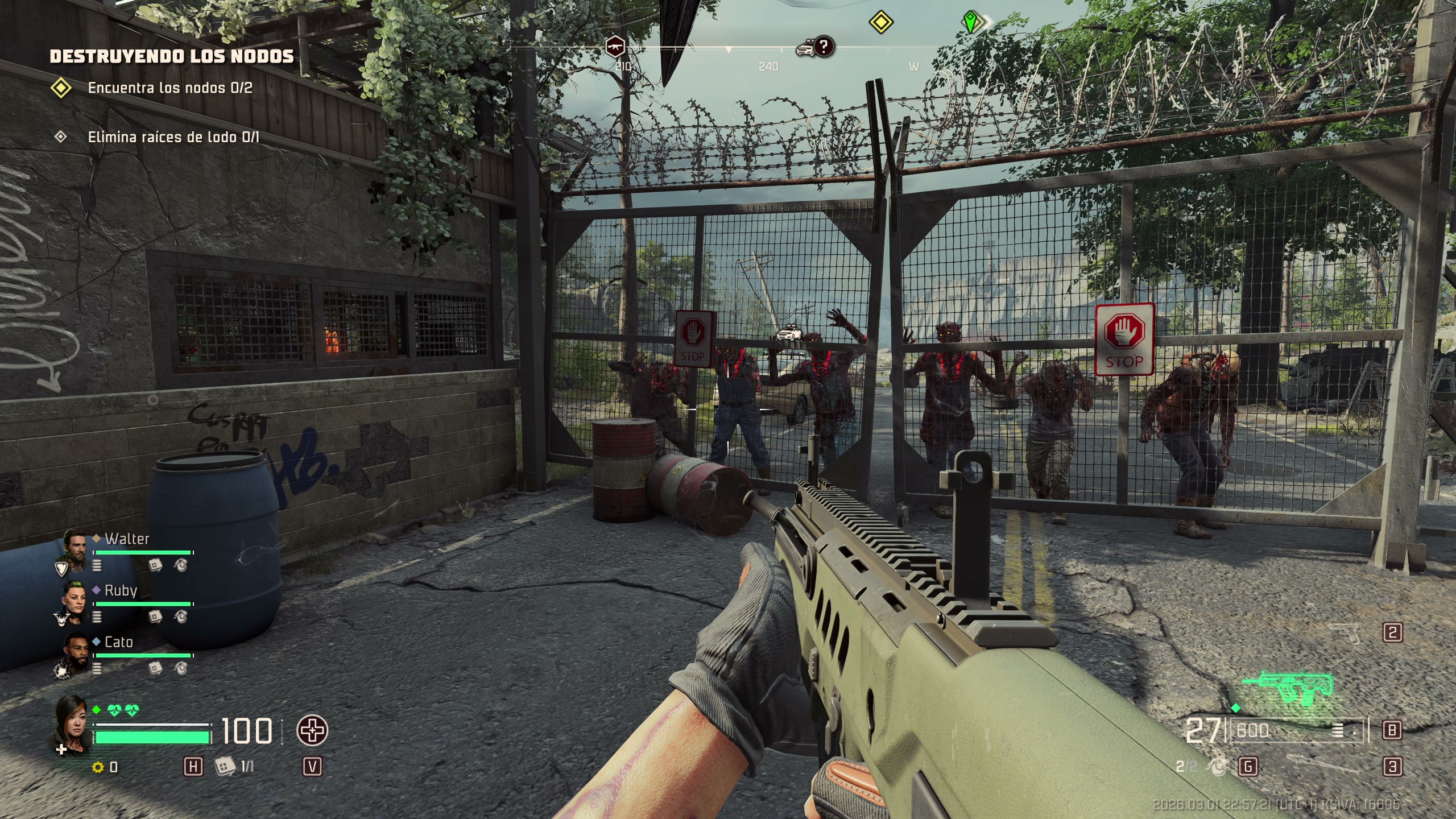
Task: Click the yellow gear currency icon
Action: coord(98,768)
